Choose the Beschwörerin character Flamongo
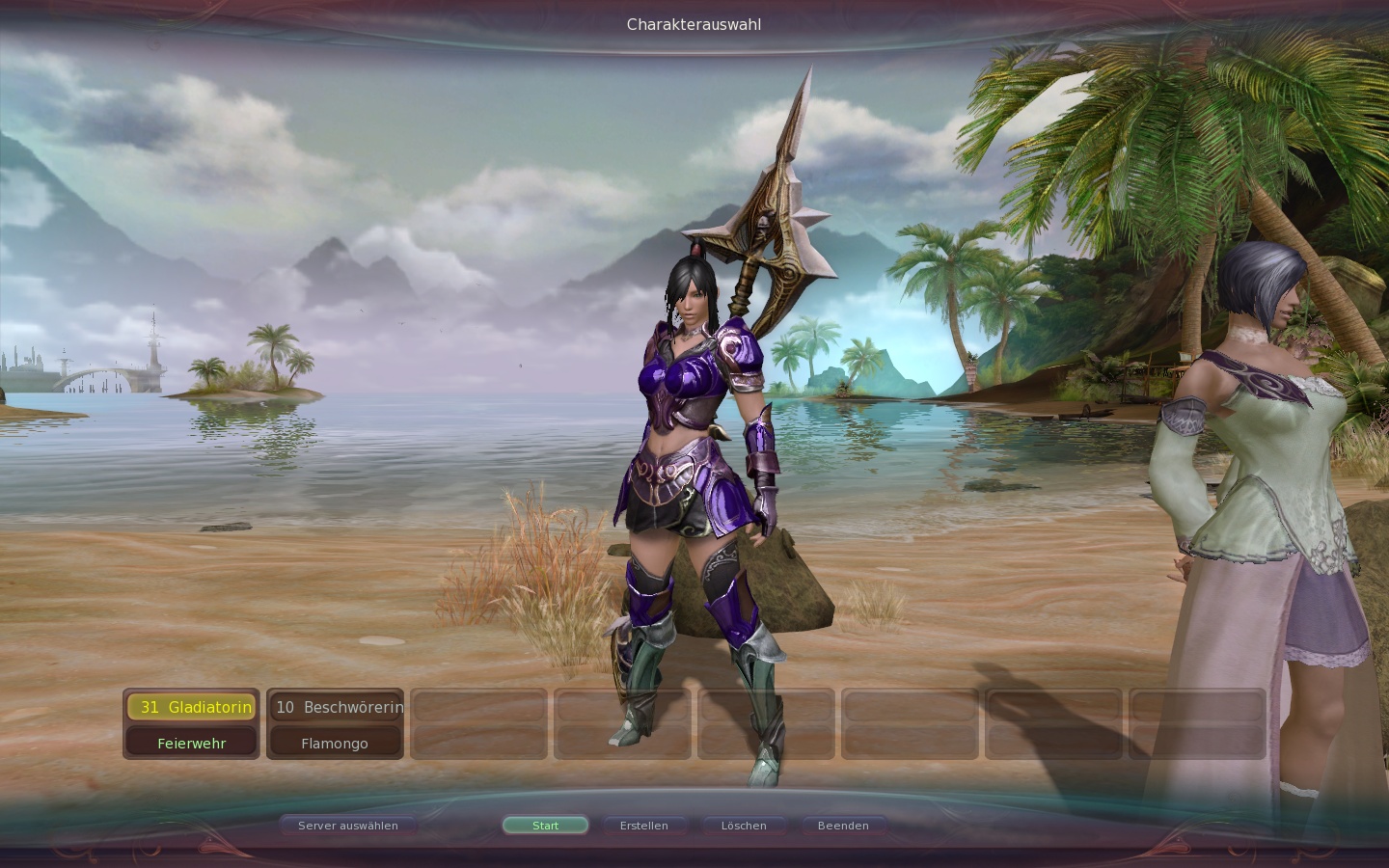 (335, 723)
